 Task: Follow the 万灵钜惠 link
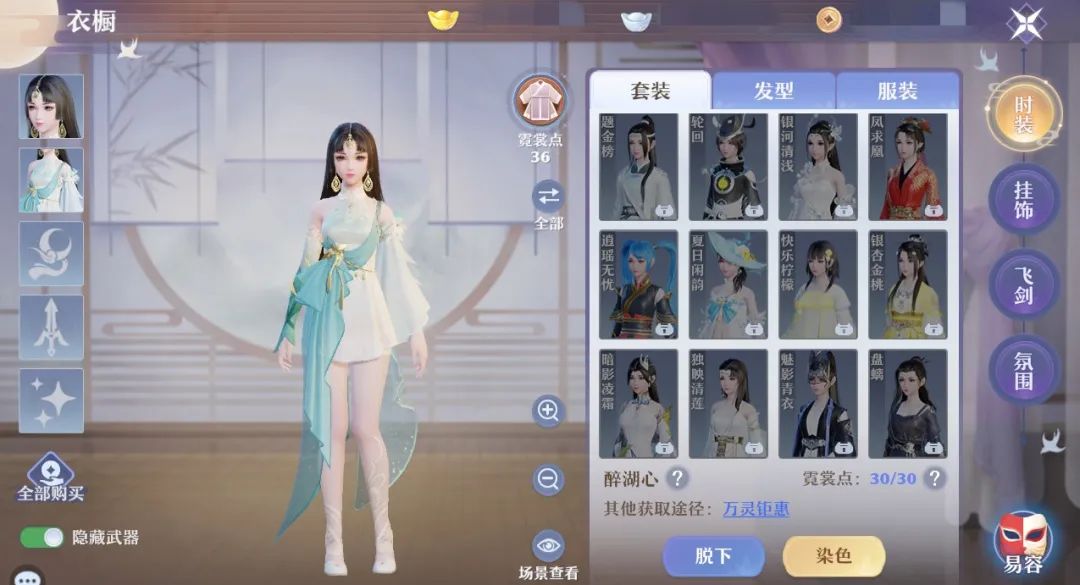(x=755, y=509)
